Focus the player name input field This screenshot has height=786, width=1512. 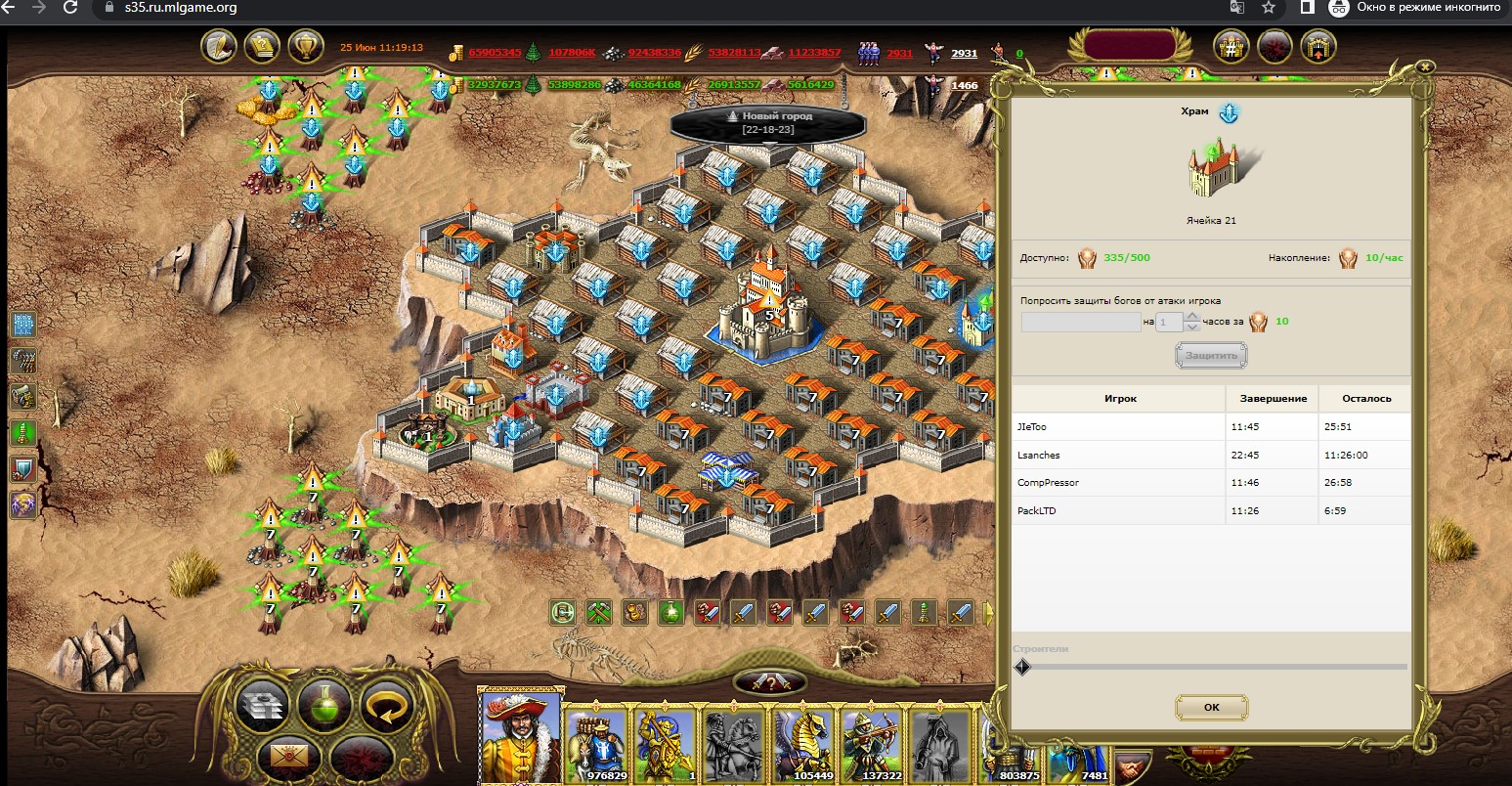click(x=1080, y=322)
